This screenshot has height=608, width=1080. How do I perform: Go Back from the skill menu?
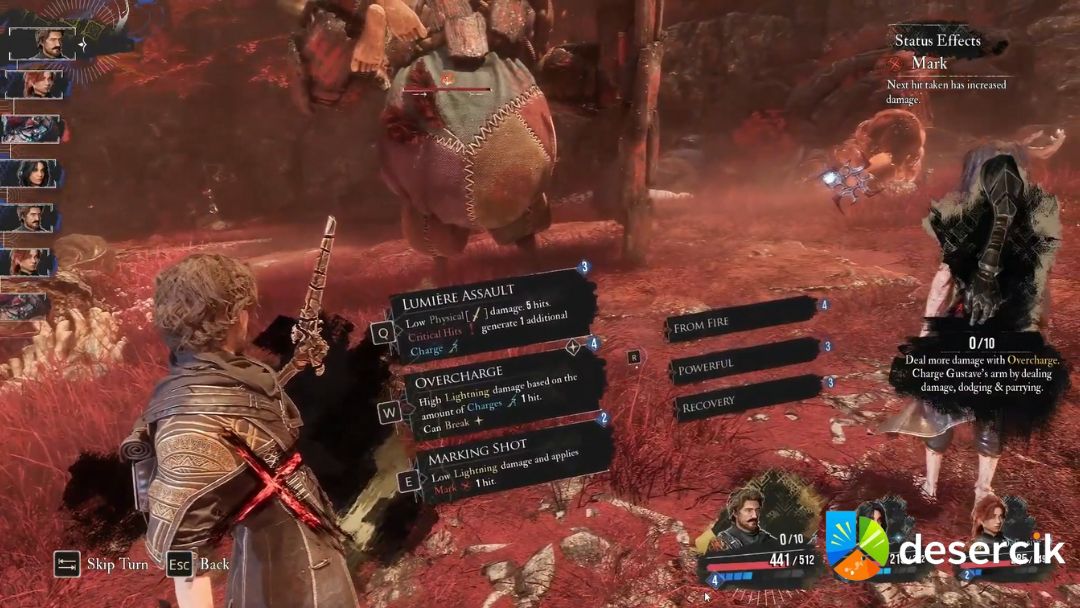tap(201, 565)
